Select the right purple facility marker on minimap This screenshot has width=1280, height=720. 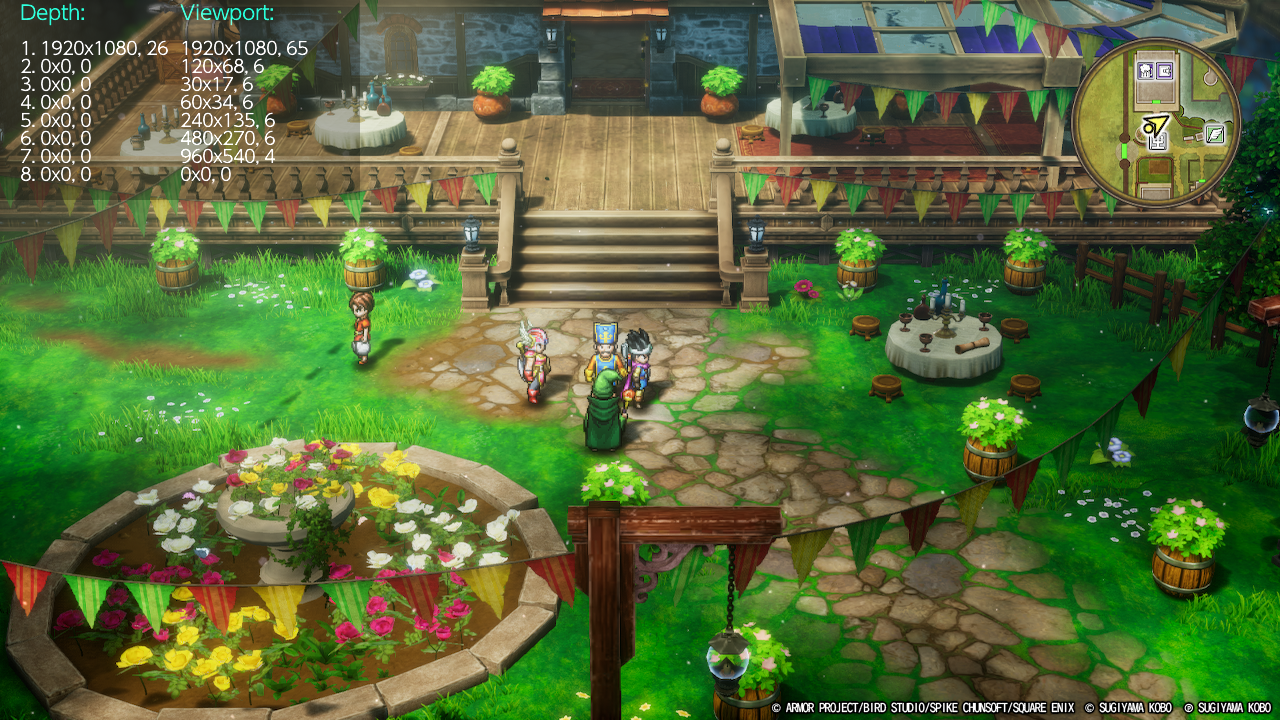(1165, 70)
